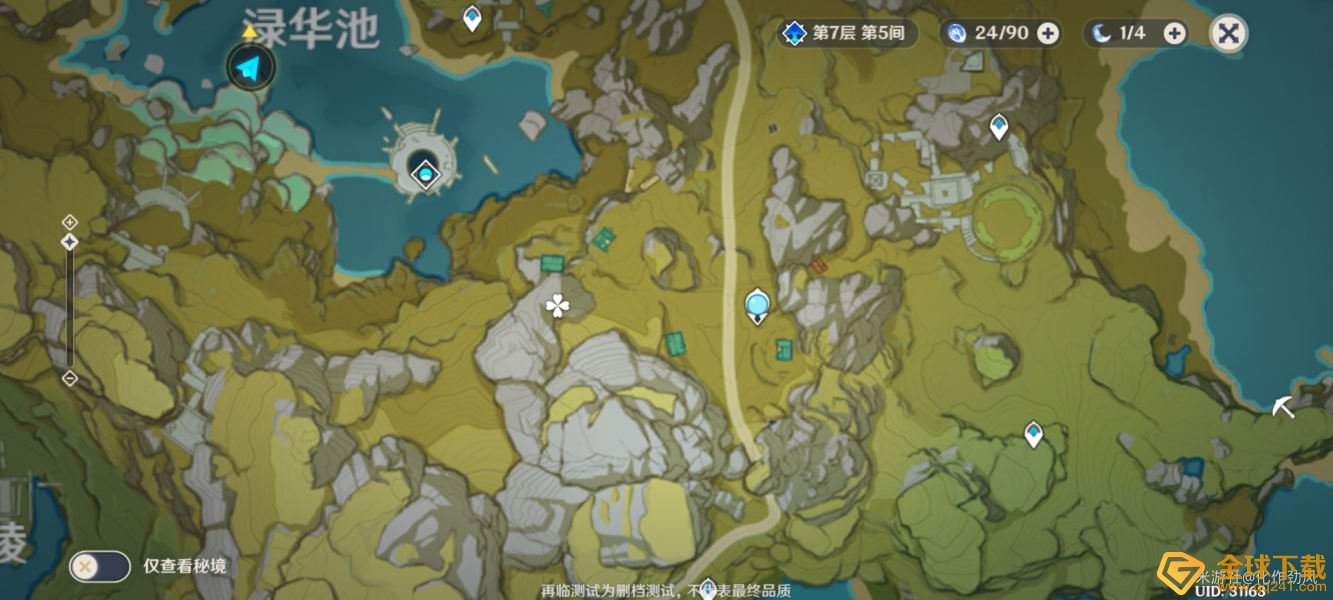Choose the teleport waypoint beside the stone ruins
The width and height of the screenshot is (1333, 600).
(998, 126)
